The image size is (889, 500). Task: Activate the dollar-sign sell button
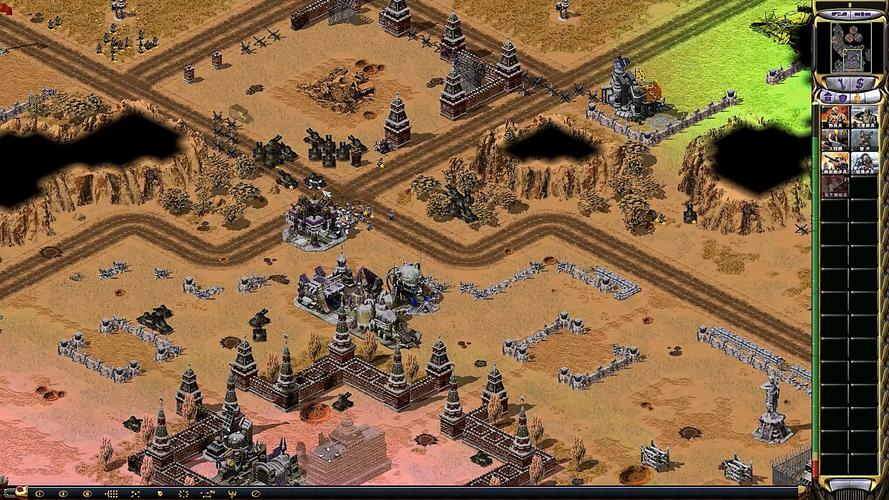click(860, 83)
